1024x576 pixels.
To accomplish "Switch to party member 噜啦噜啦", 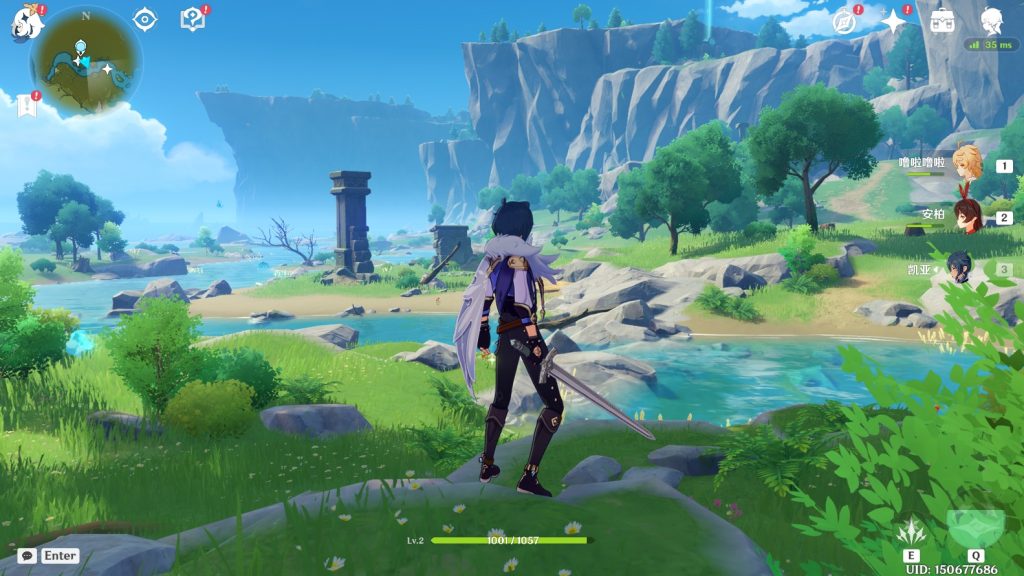I will tap(966, 165).
